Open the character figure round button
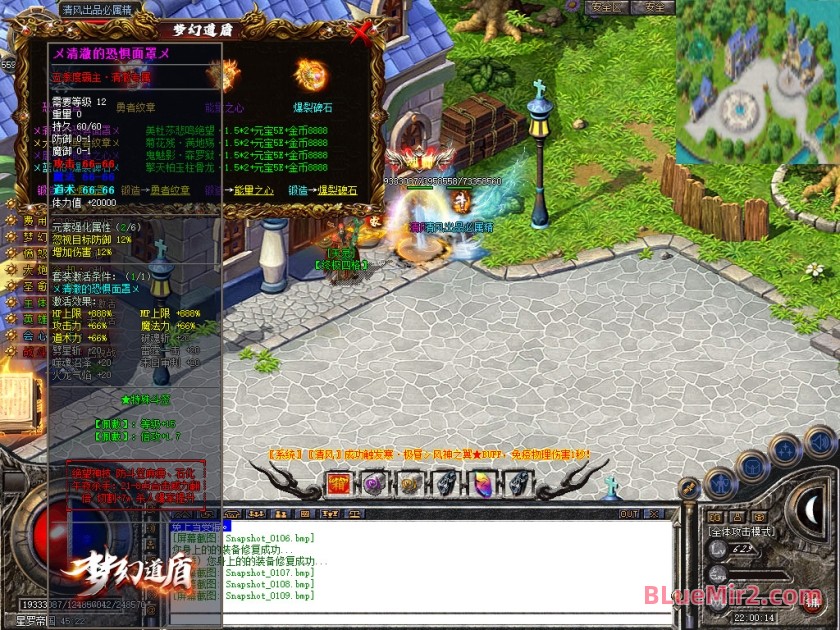This screenshot has height=630, width=840. 721,485
